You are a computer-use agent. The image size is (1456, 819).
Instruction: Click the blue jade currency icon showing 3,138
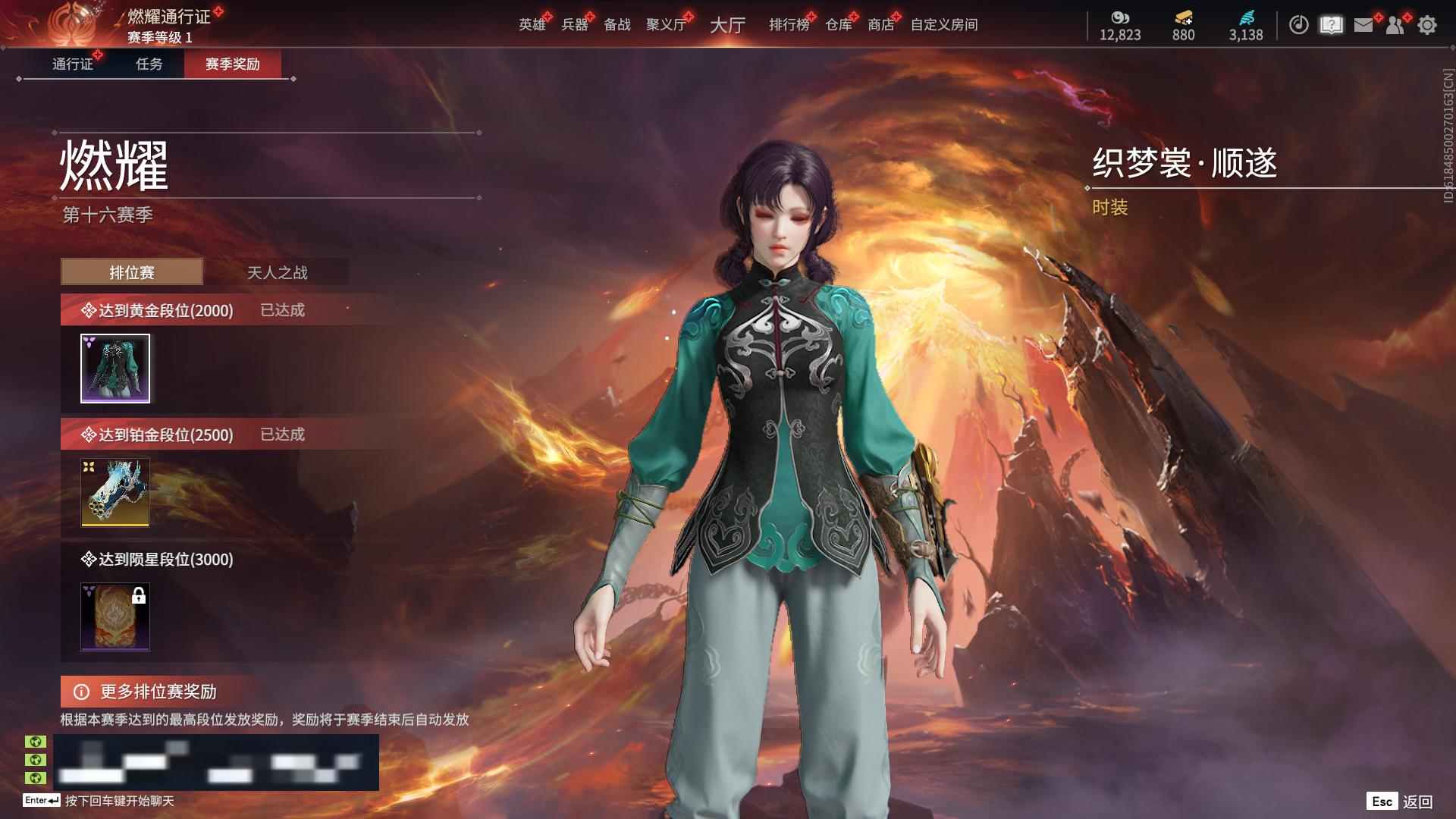click(x=1245, y=17)
